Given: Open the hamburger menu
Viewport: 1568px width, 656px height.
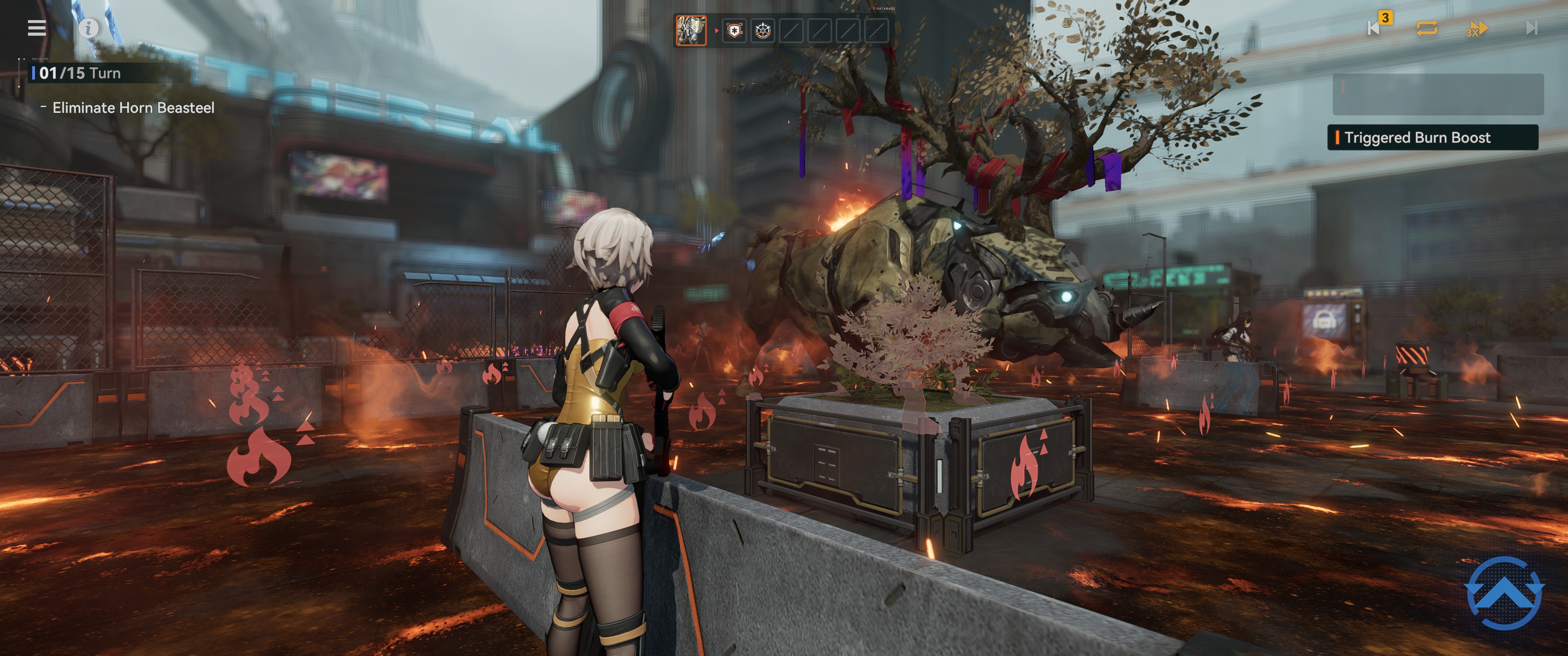Looking at the screenshot, I should point(36,28).
